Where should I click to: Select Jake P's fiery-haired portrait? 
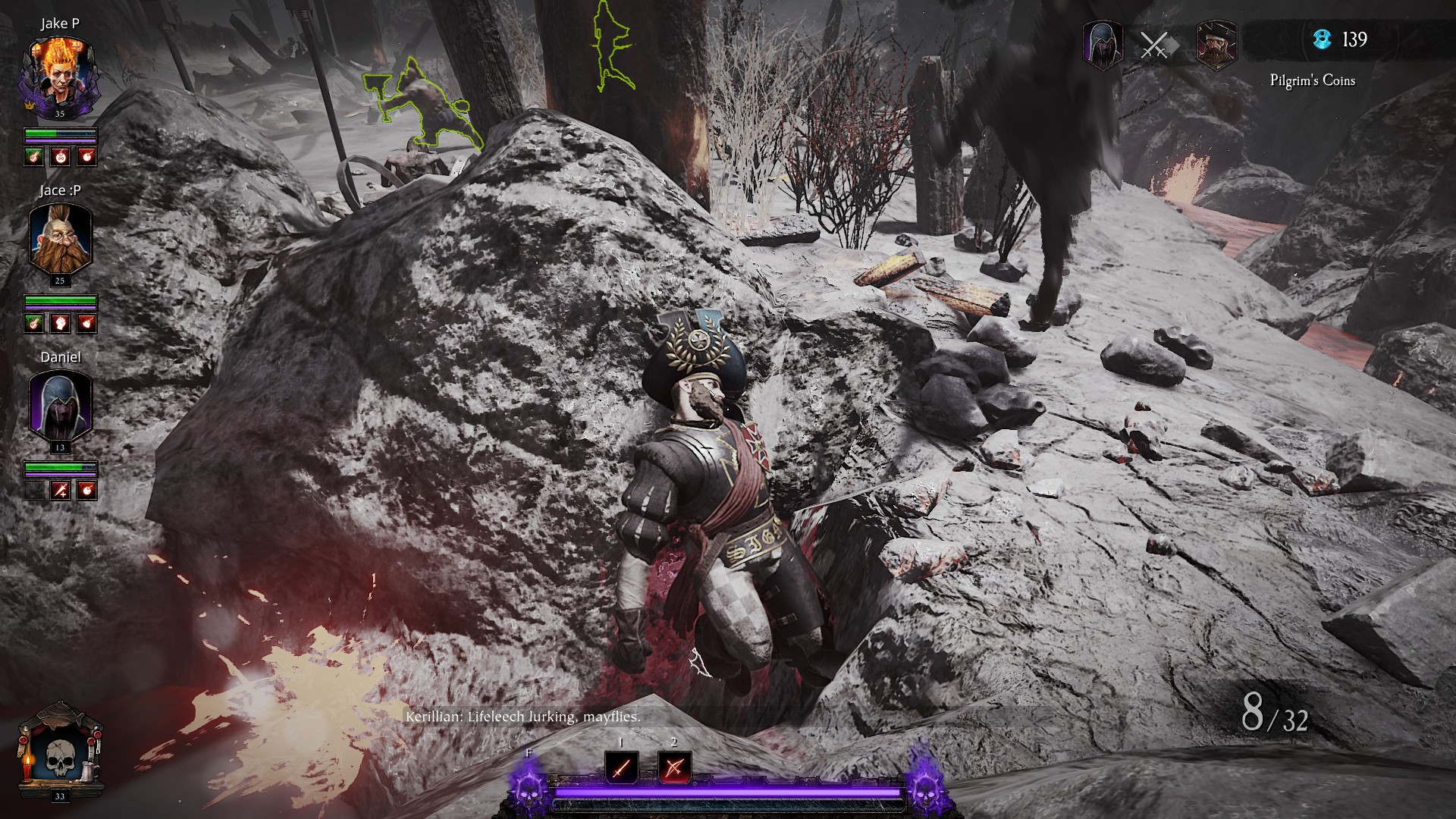pos(60,74)
